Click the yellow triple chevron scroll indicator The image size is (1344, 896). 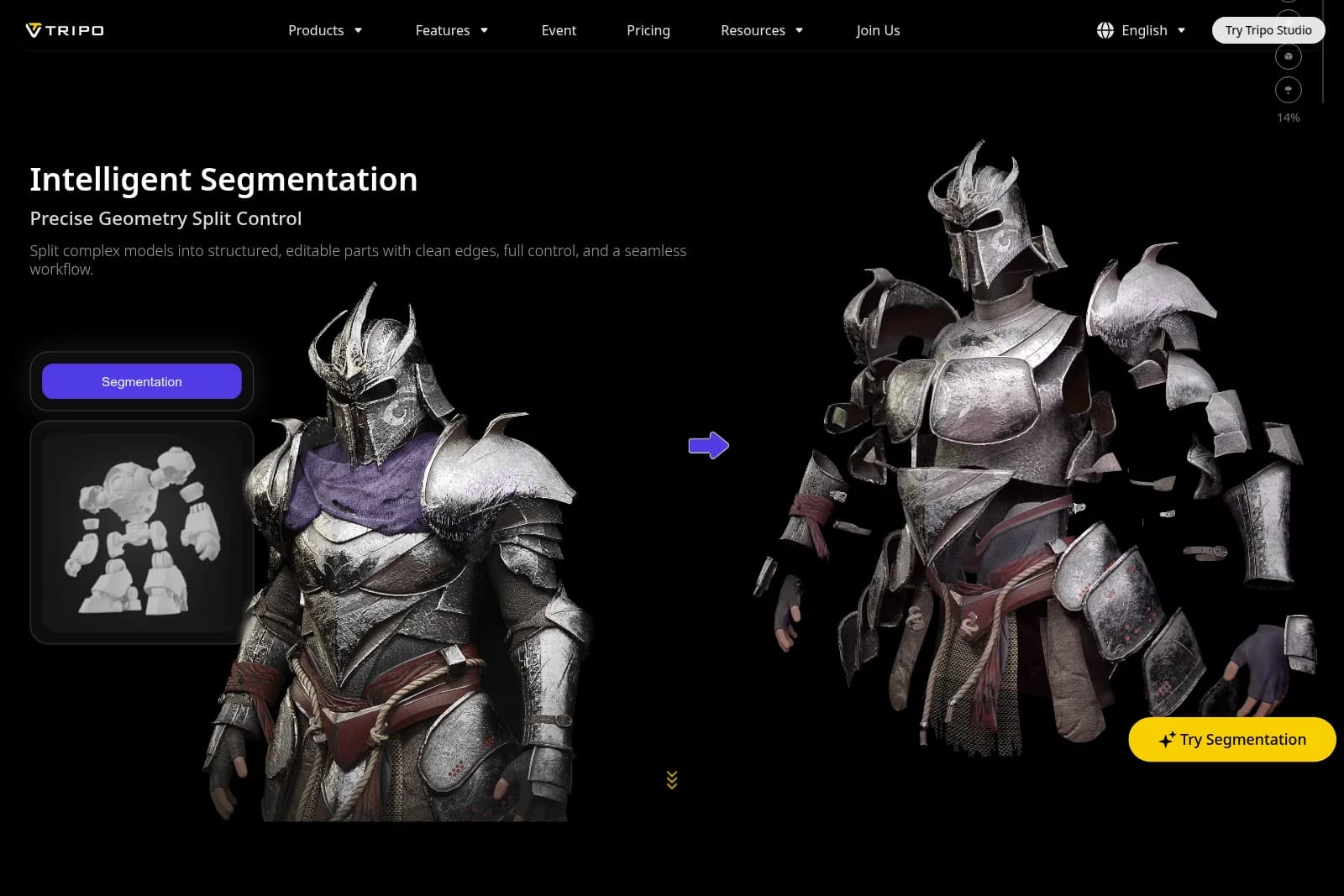click(x=671, y=780)
